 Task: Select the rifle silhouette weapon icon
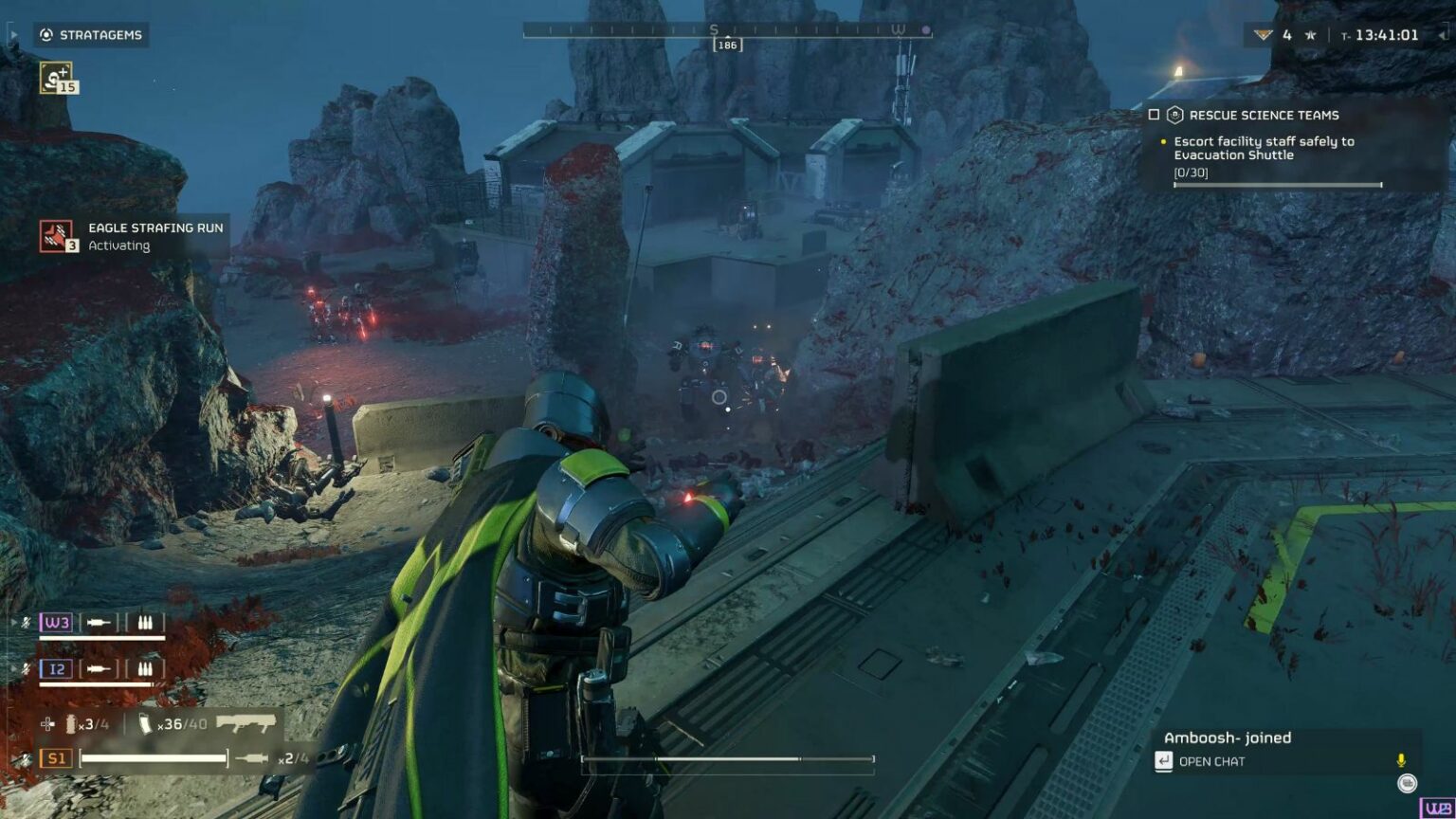[x=246, y=724]
